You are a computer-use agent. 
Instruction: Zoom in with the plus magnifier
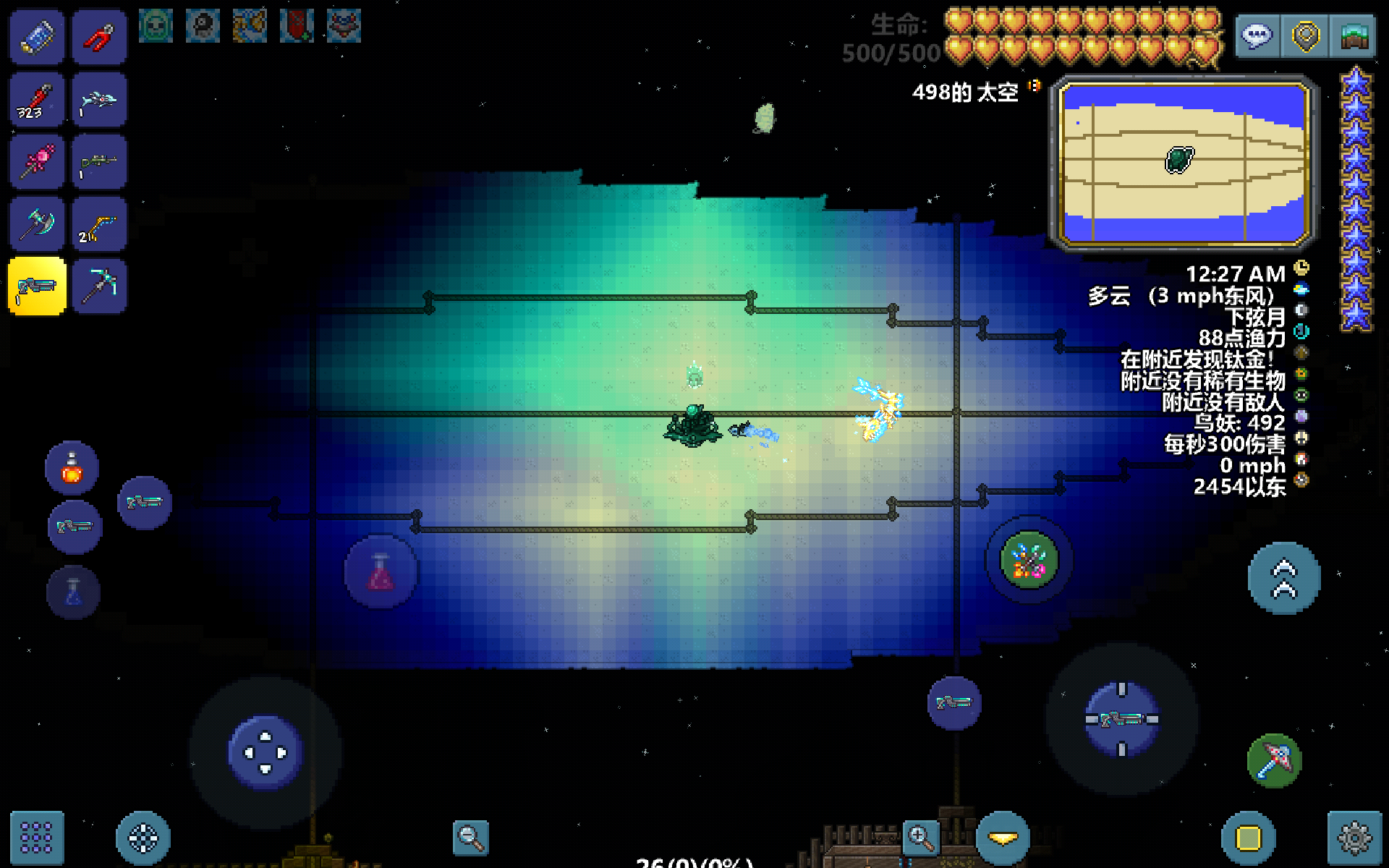click(x=920, y=838)
